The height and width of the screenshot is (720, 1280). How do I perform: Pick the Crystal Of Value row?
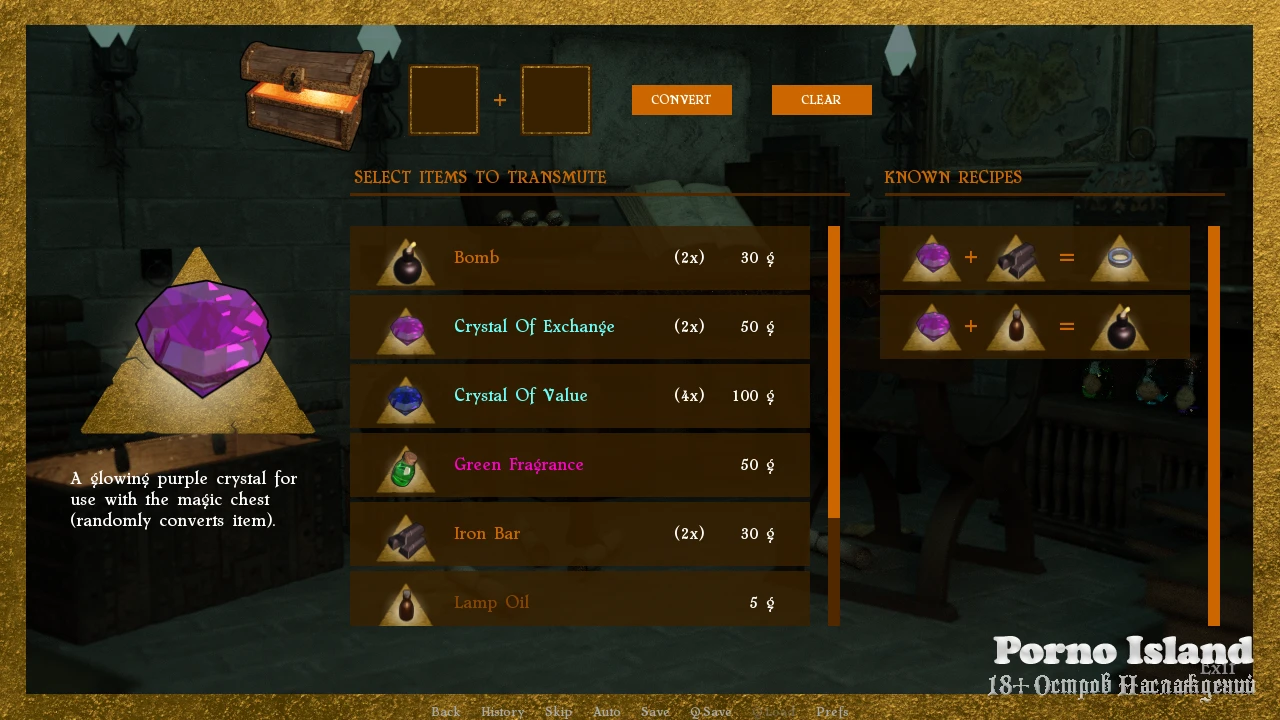579,396
